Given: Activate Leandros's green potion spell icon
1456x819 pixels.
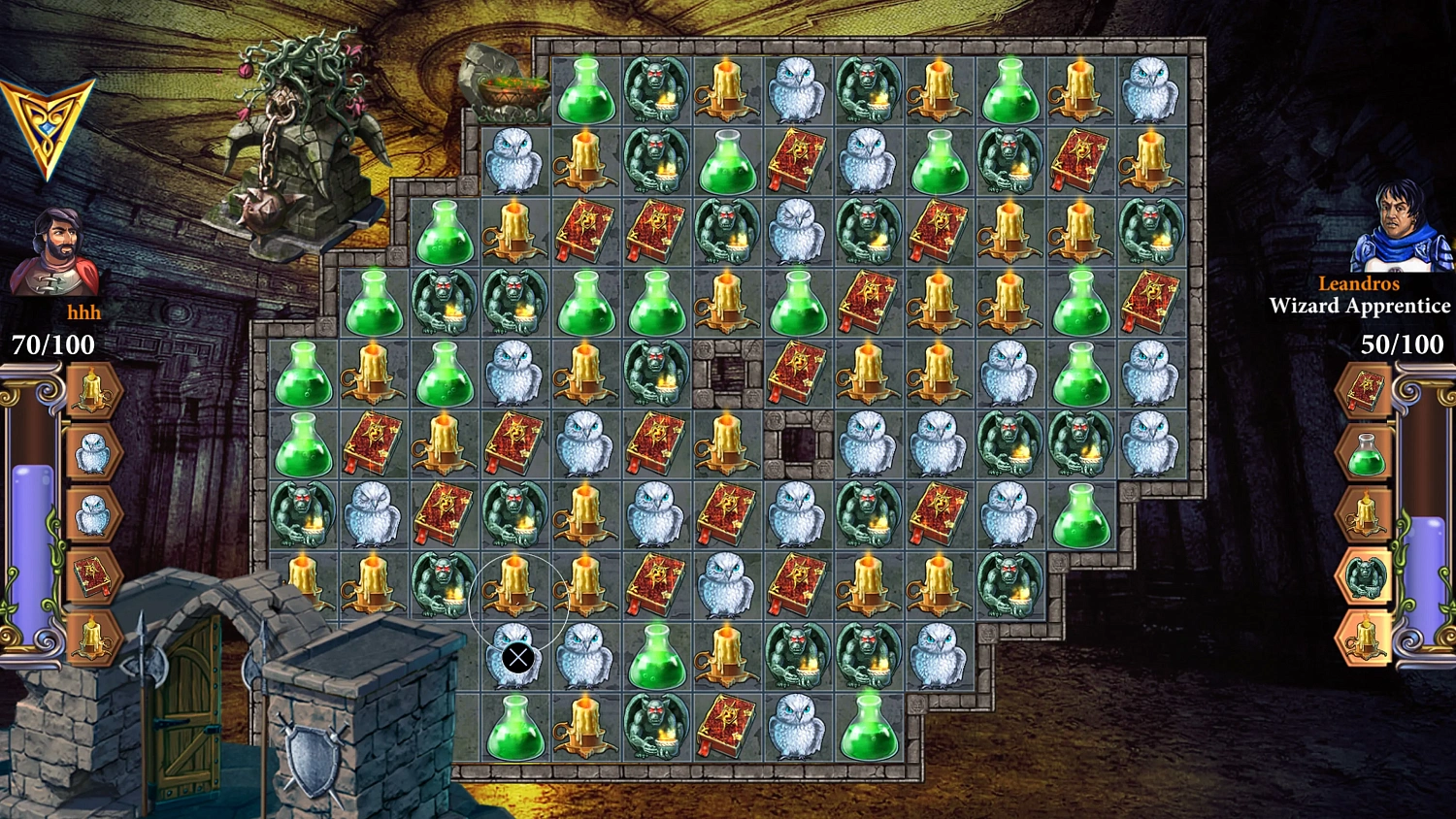Looking at the screenshot, I should 1365,453.
